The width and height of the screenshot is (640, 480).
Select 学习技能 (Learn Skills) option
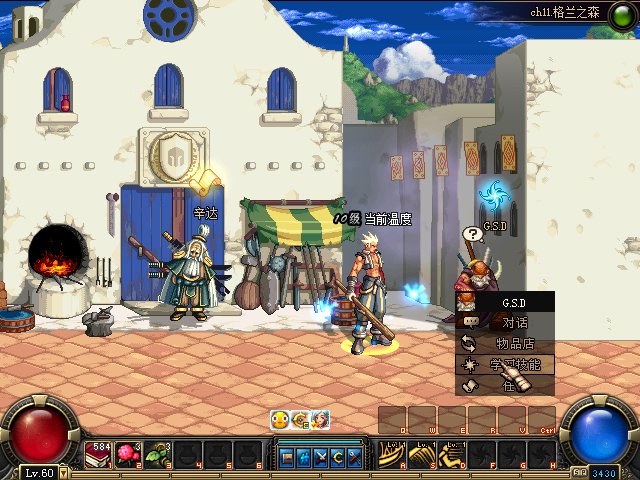click(514, 365)
